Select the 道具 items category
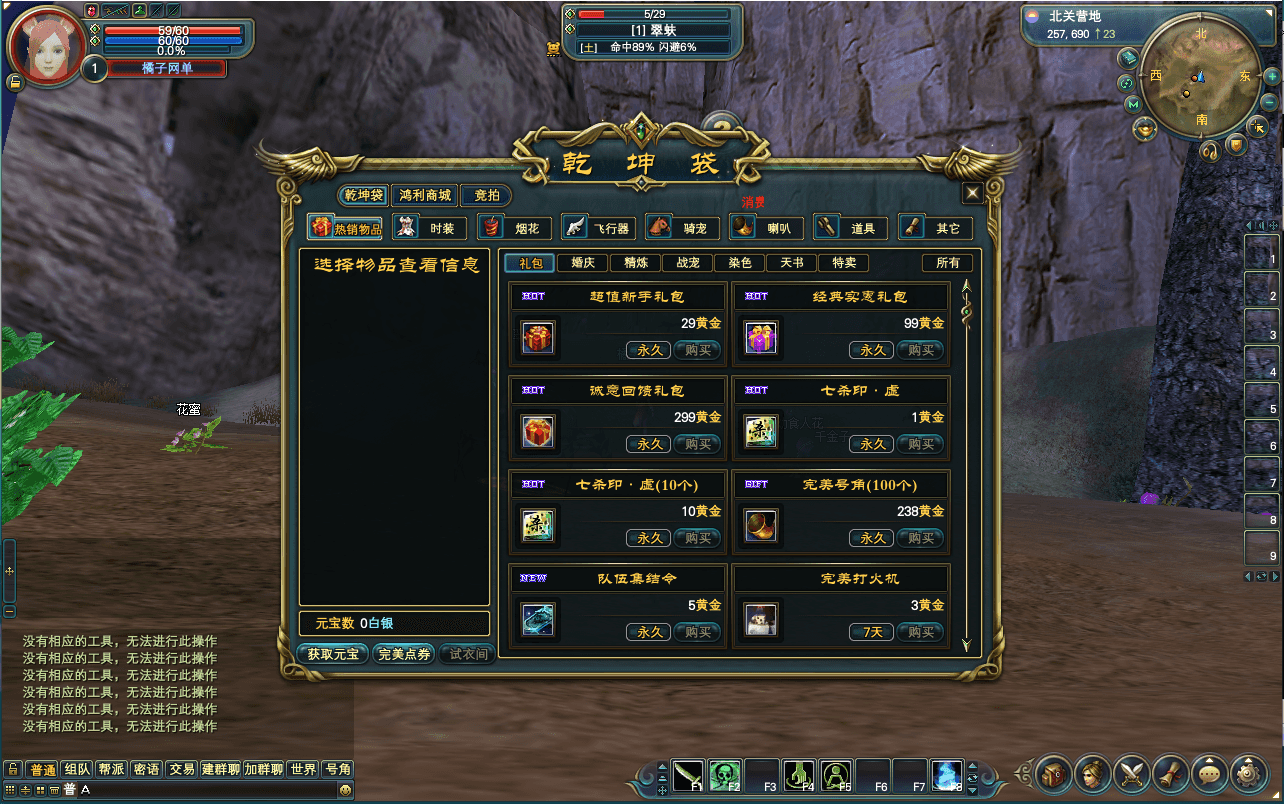 [850, 228]
